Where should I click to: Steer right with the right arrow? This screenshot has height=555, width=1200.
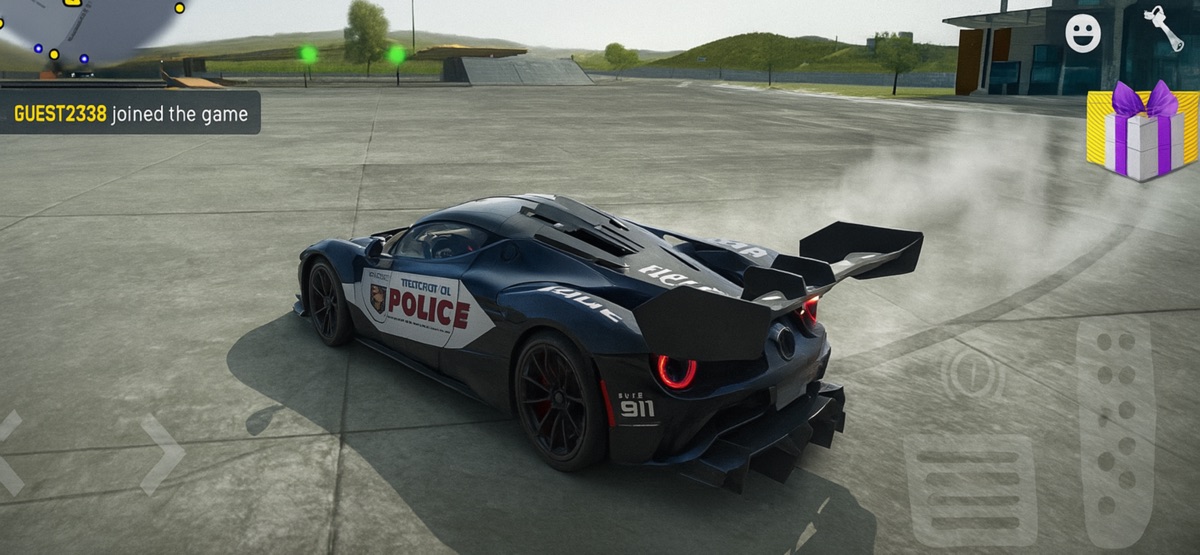162,455
